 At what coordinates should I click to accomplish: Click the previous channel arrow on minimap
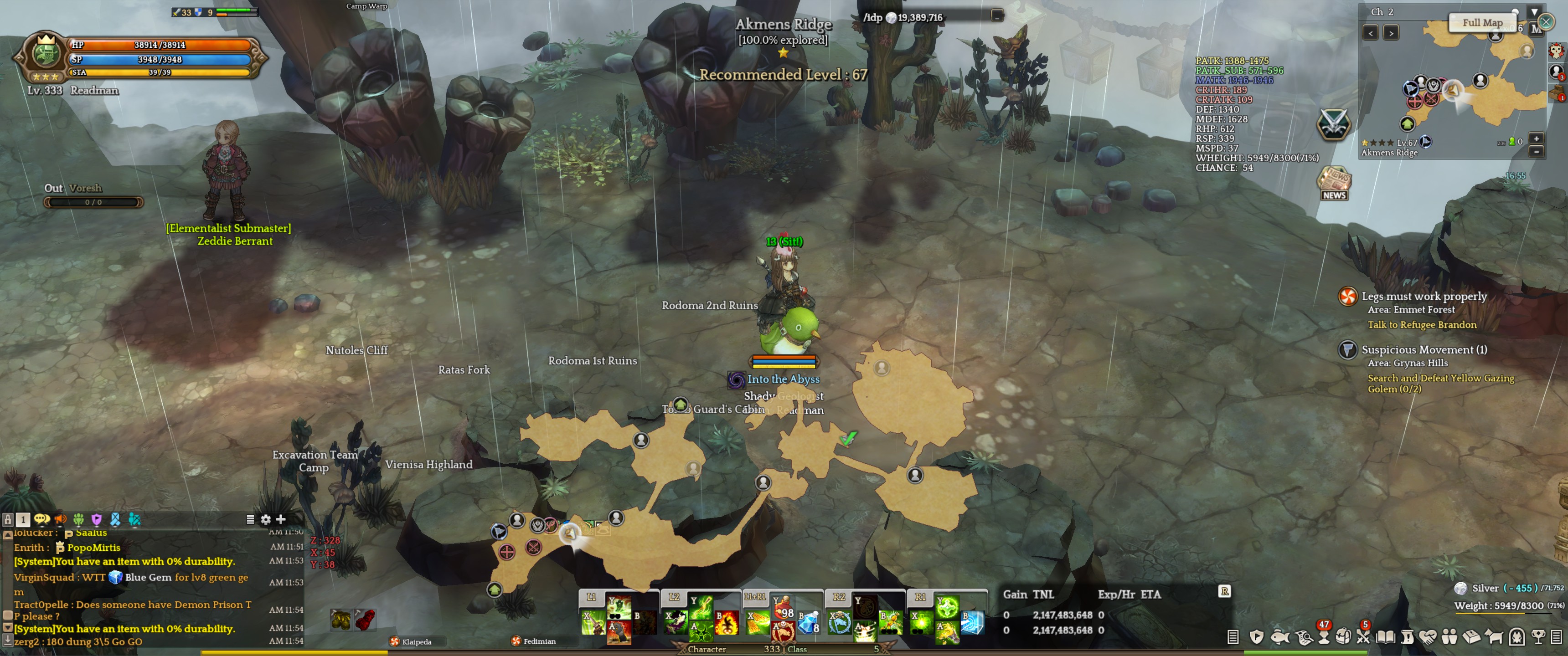tap(1370, 33)
